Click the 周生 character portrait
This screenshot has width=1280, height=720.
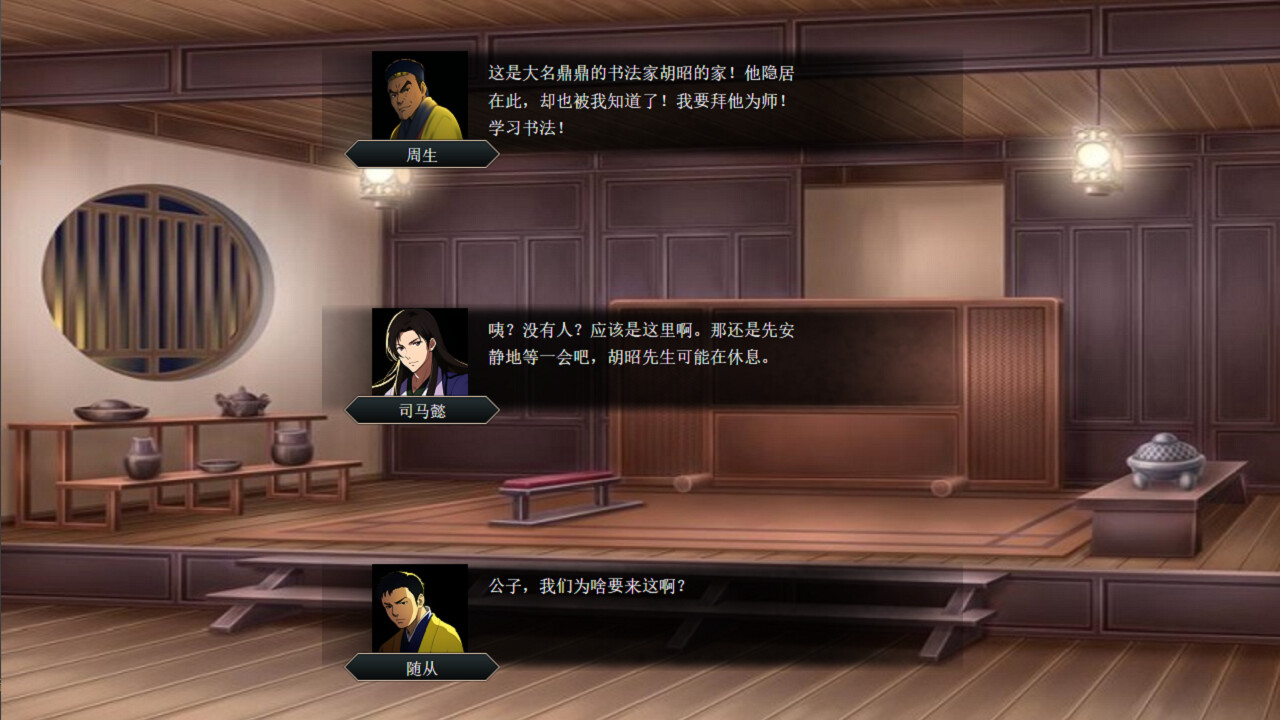pyautogui.click(x=419, y=97)
